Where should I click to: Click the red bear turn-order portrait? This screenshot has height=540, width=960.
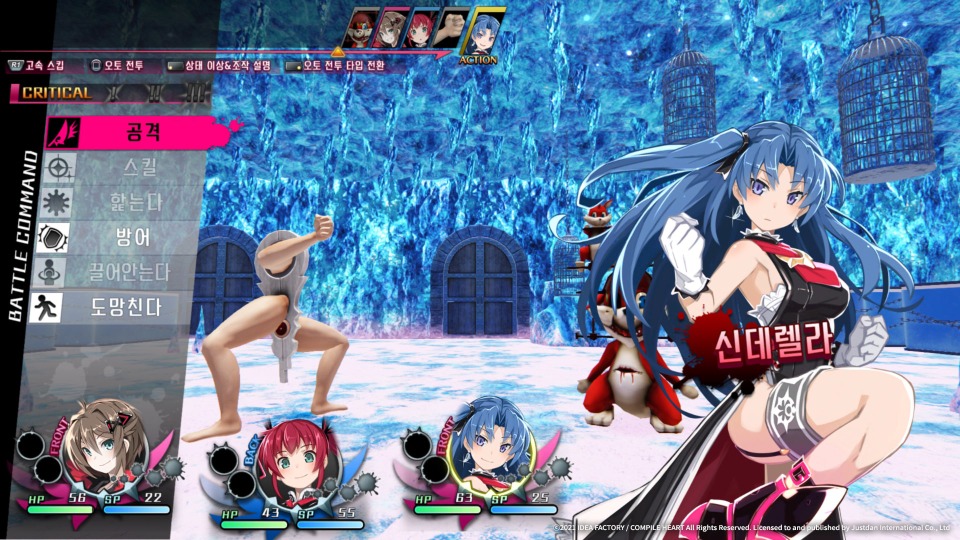point(360,28)
